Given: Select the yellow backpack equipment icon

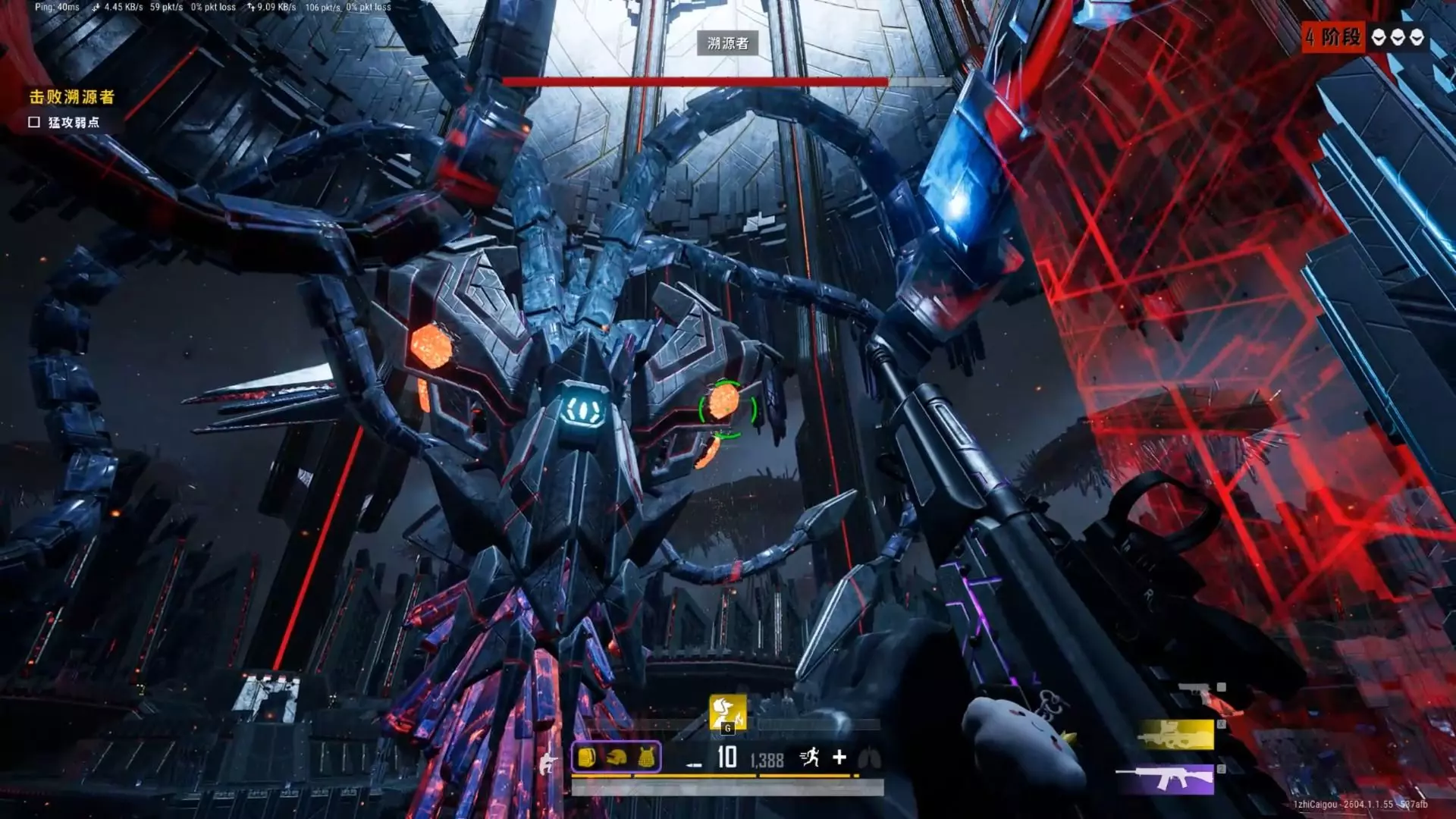Looking at the screenshot, I should point(586,758).
